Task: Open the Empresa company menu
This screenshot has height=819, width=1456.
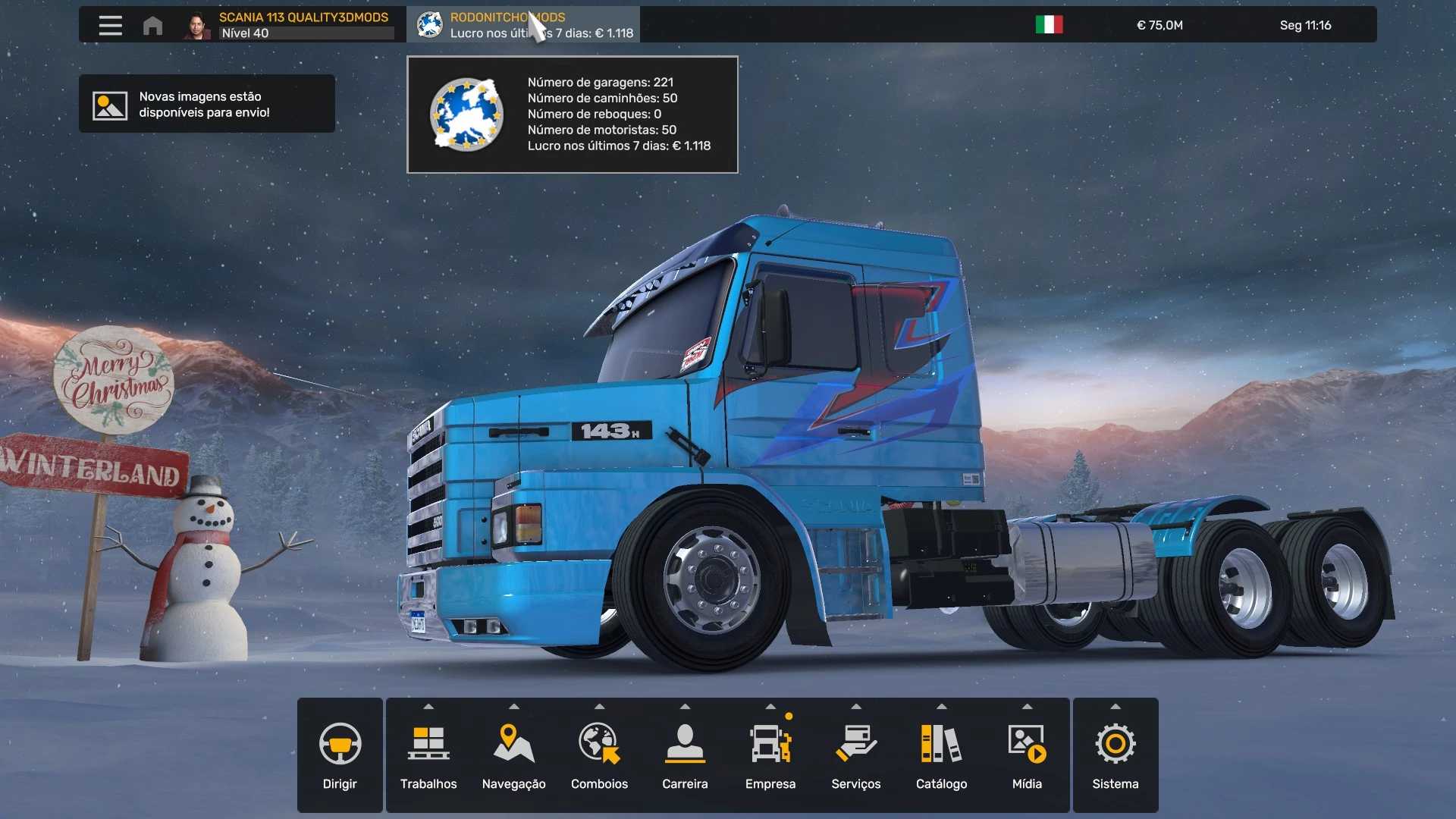Action: click(770, 755)
